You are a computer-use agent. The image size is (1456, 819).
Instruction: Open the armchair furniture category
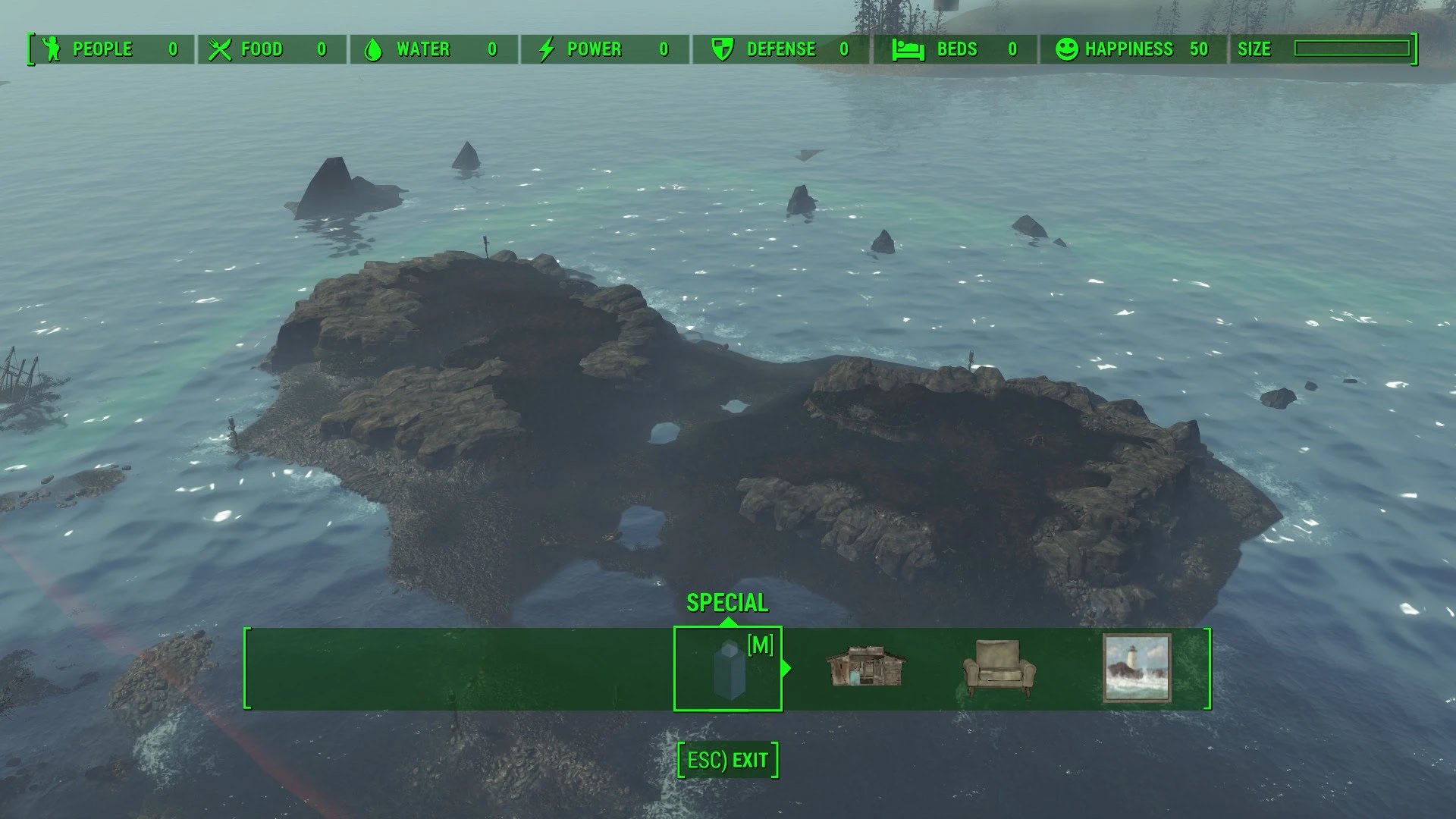coord(999,668)
